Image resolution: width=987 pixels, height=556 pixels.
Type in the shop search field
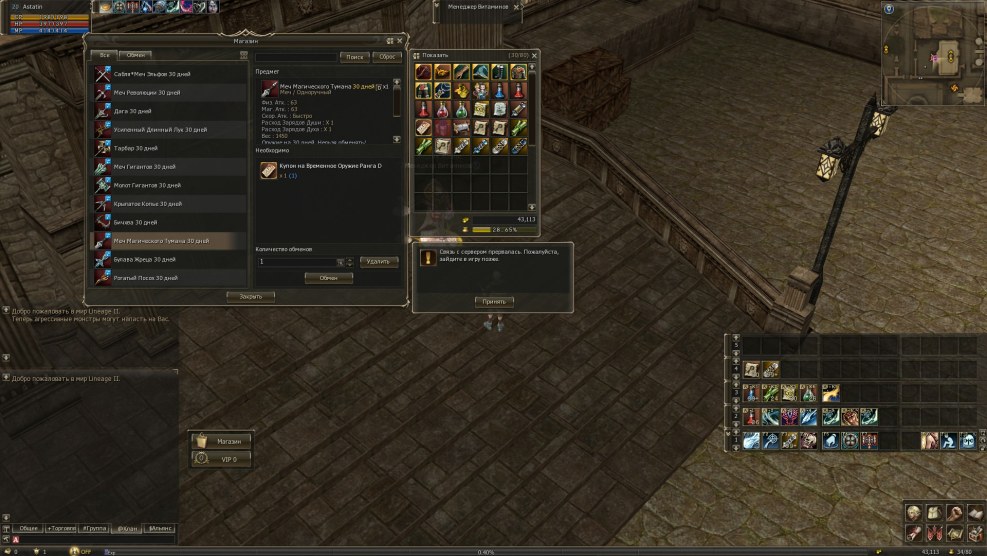click(296, 57)
